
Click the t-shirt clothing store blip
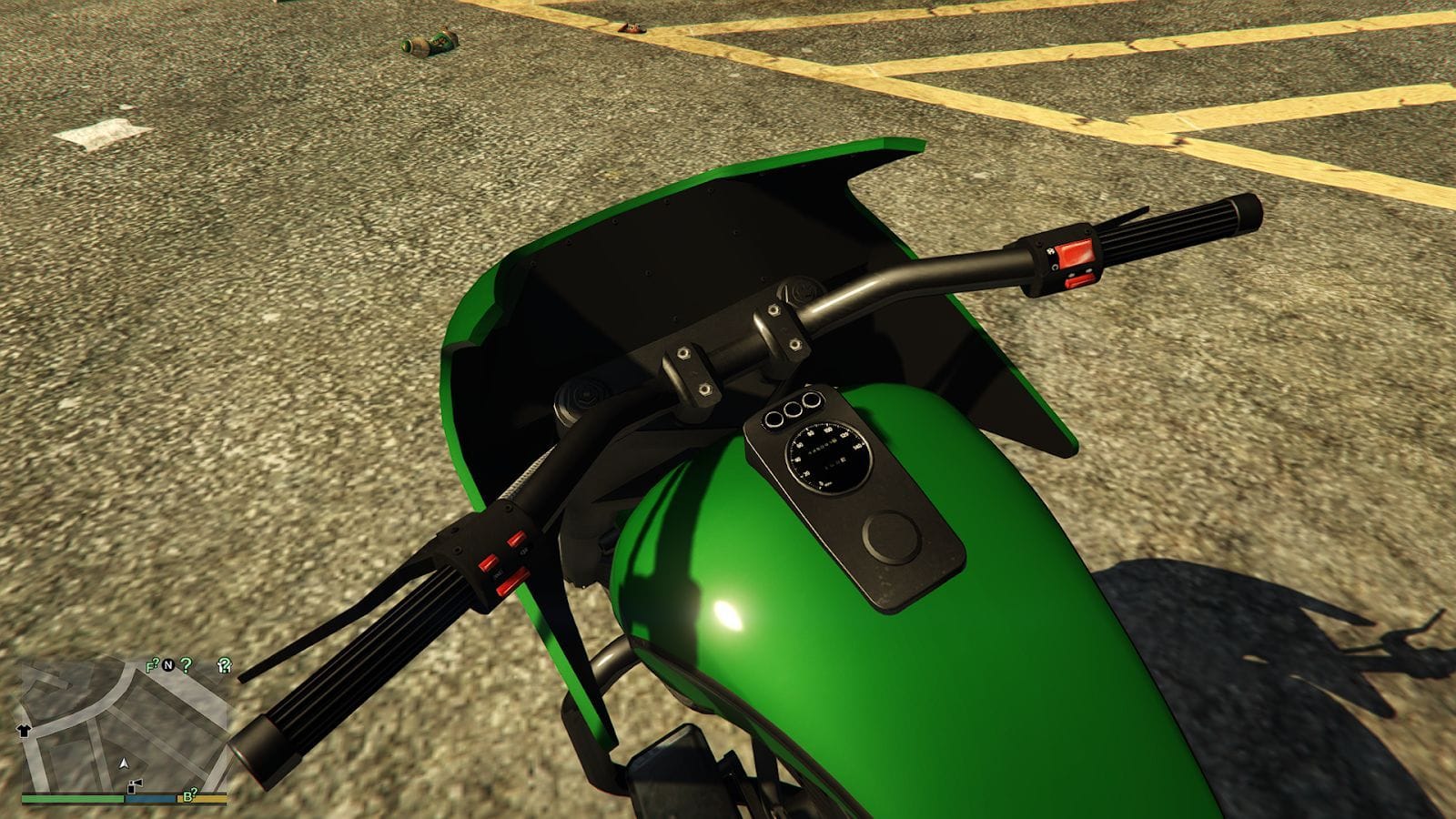point(24,730)
